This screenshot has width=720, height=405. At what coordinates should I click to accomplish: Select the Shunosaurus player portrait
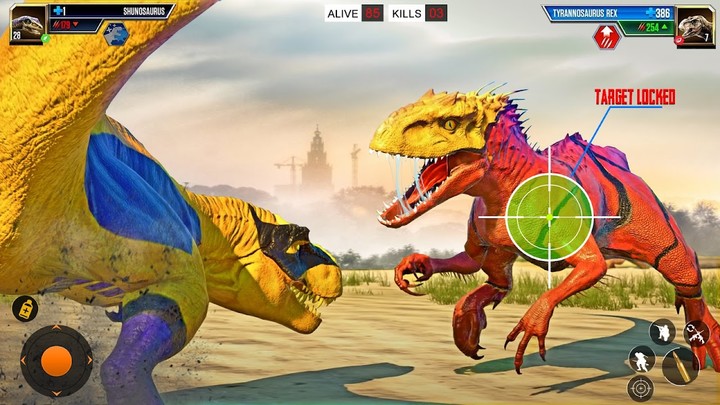tap(27, 24)
